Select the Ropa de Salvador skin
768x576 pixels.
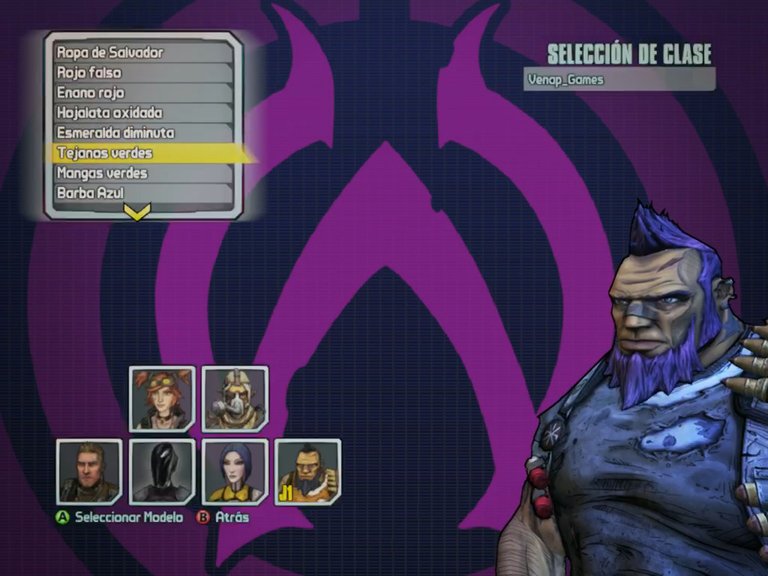click(x=140, y=52)
